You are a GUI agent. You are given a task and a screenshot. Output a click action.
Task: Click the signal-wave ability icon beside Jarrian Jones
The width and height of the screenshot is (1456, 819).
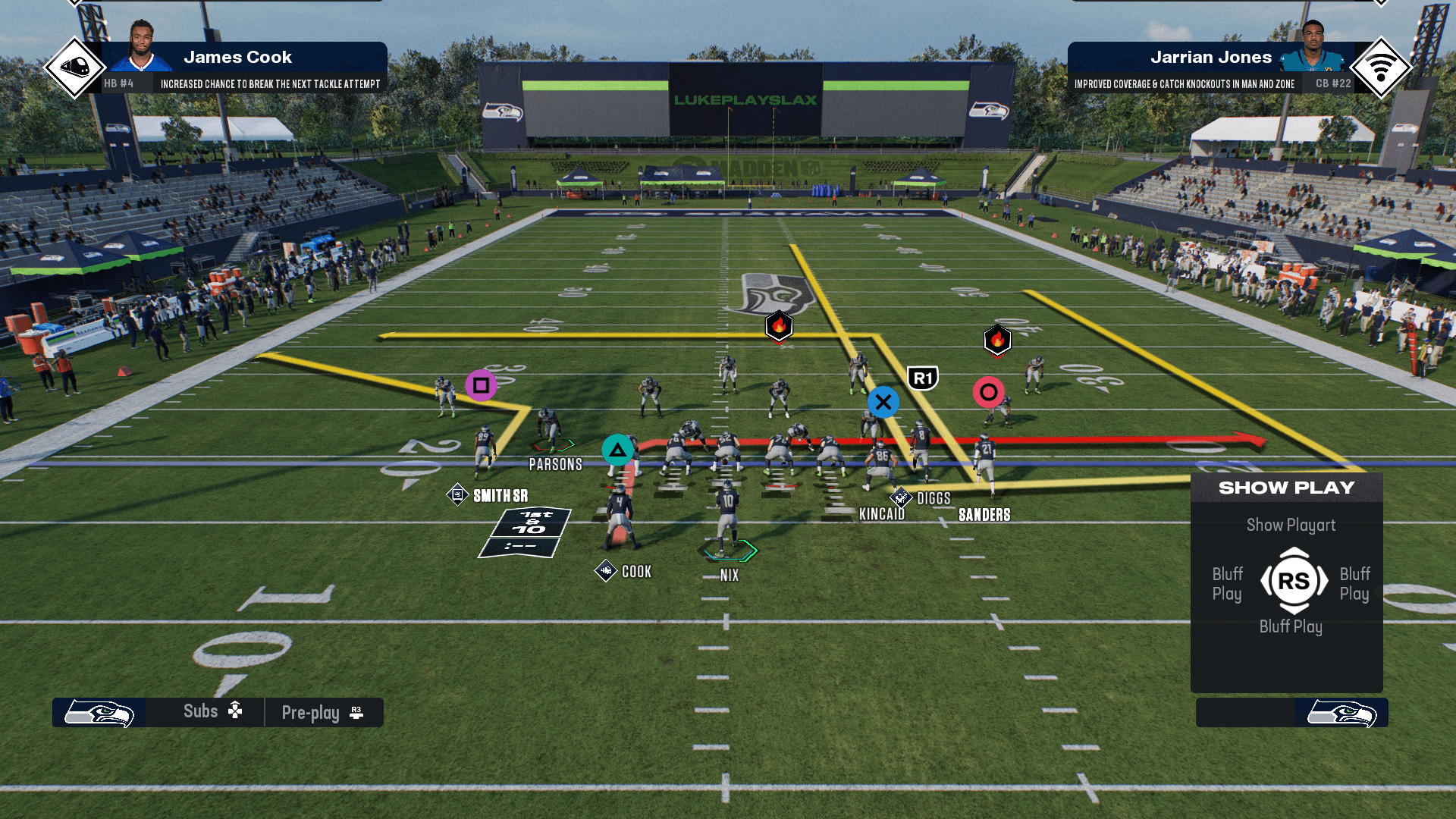[1380, 67]
